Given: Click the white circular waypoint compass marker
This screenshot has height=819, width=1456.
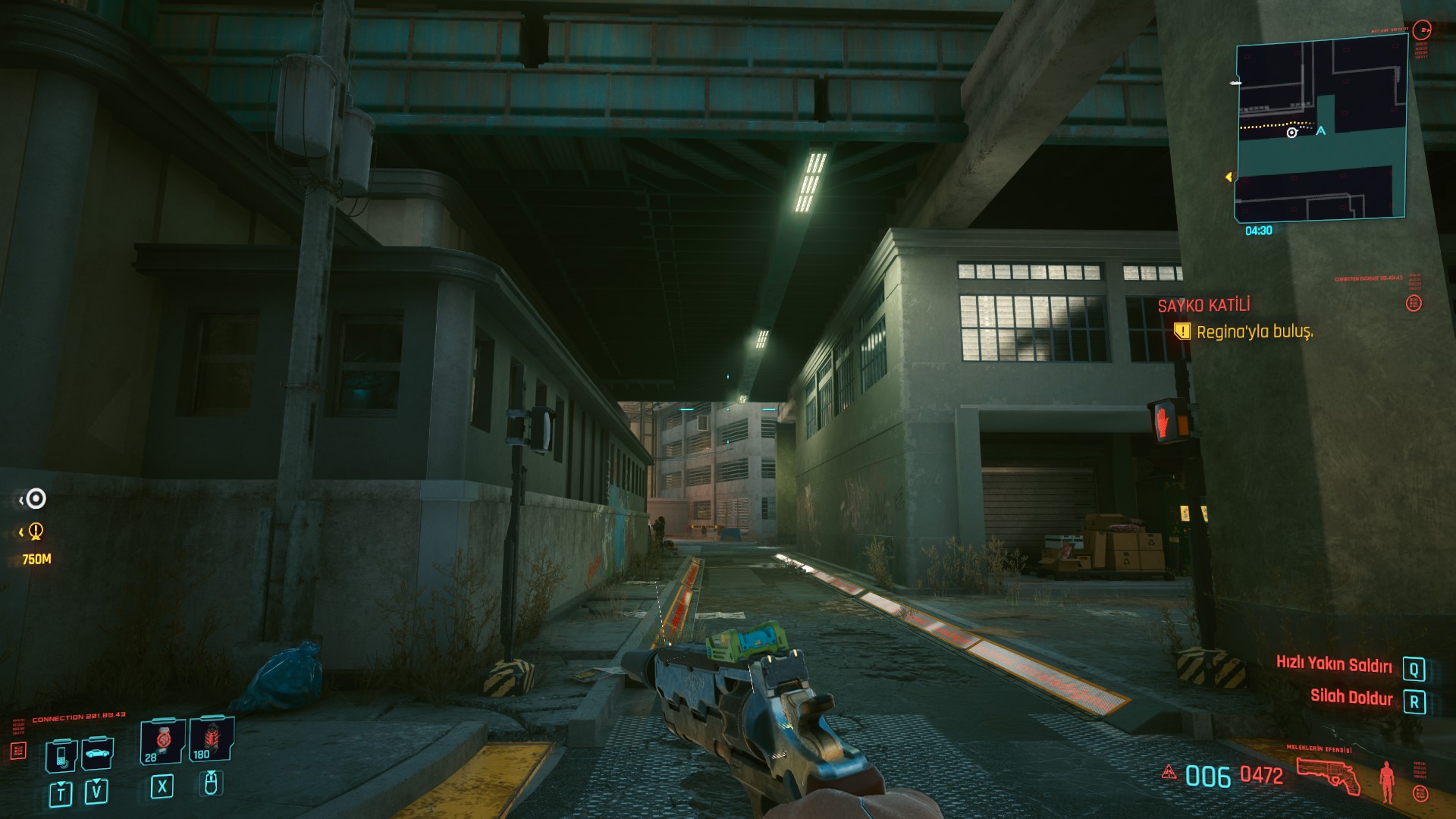Looking at the screenshot, I should tap(36, 498).
